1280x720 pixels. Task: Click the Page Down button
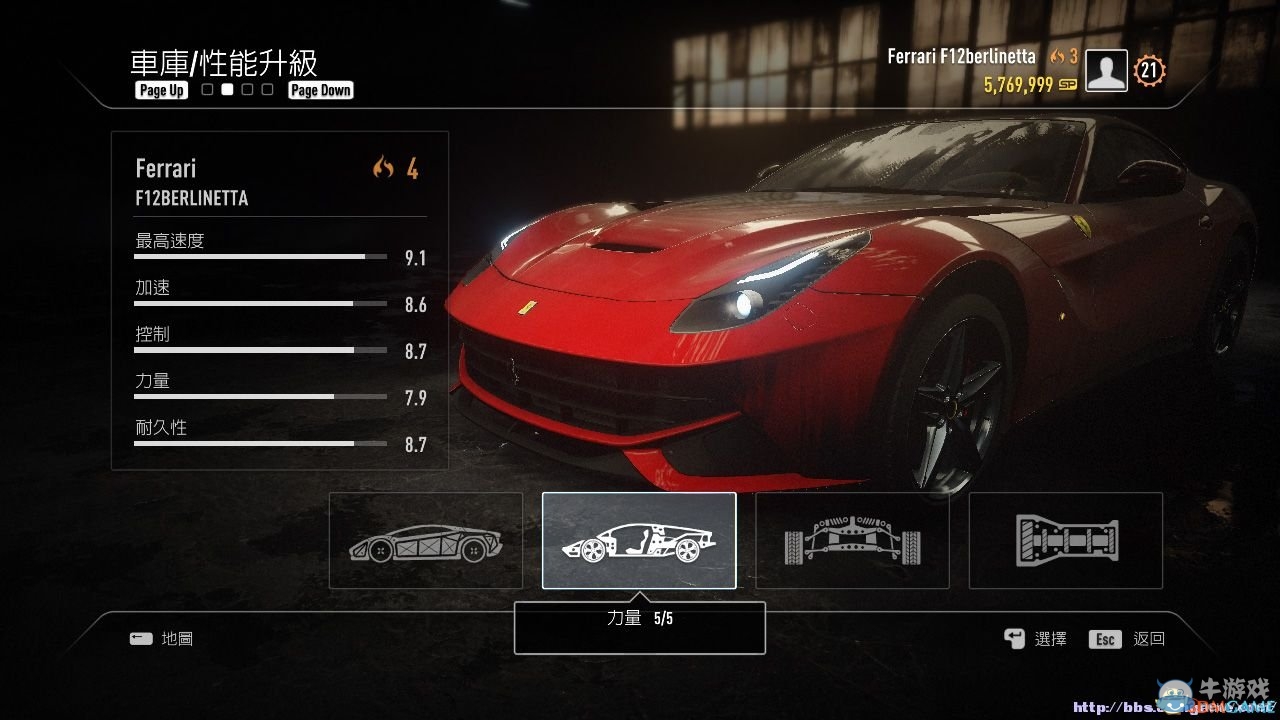[x=320, y=90]
